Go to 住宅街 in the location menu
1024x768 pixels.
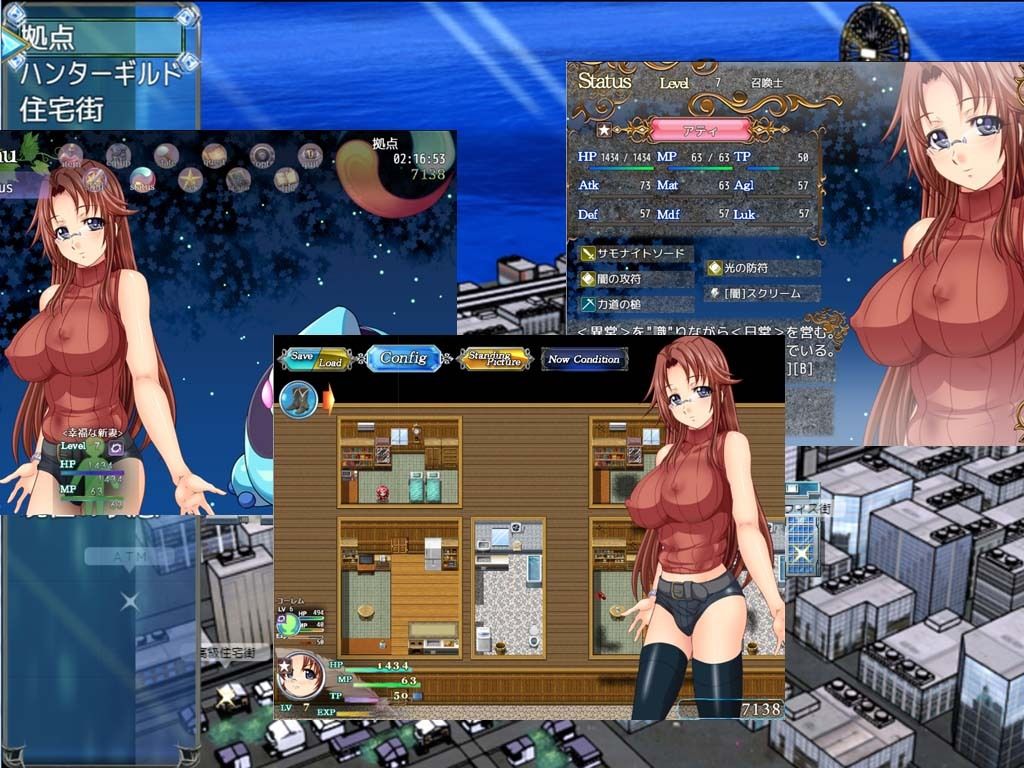62,108
